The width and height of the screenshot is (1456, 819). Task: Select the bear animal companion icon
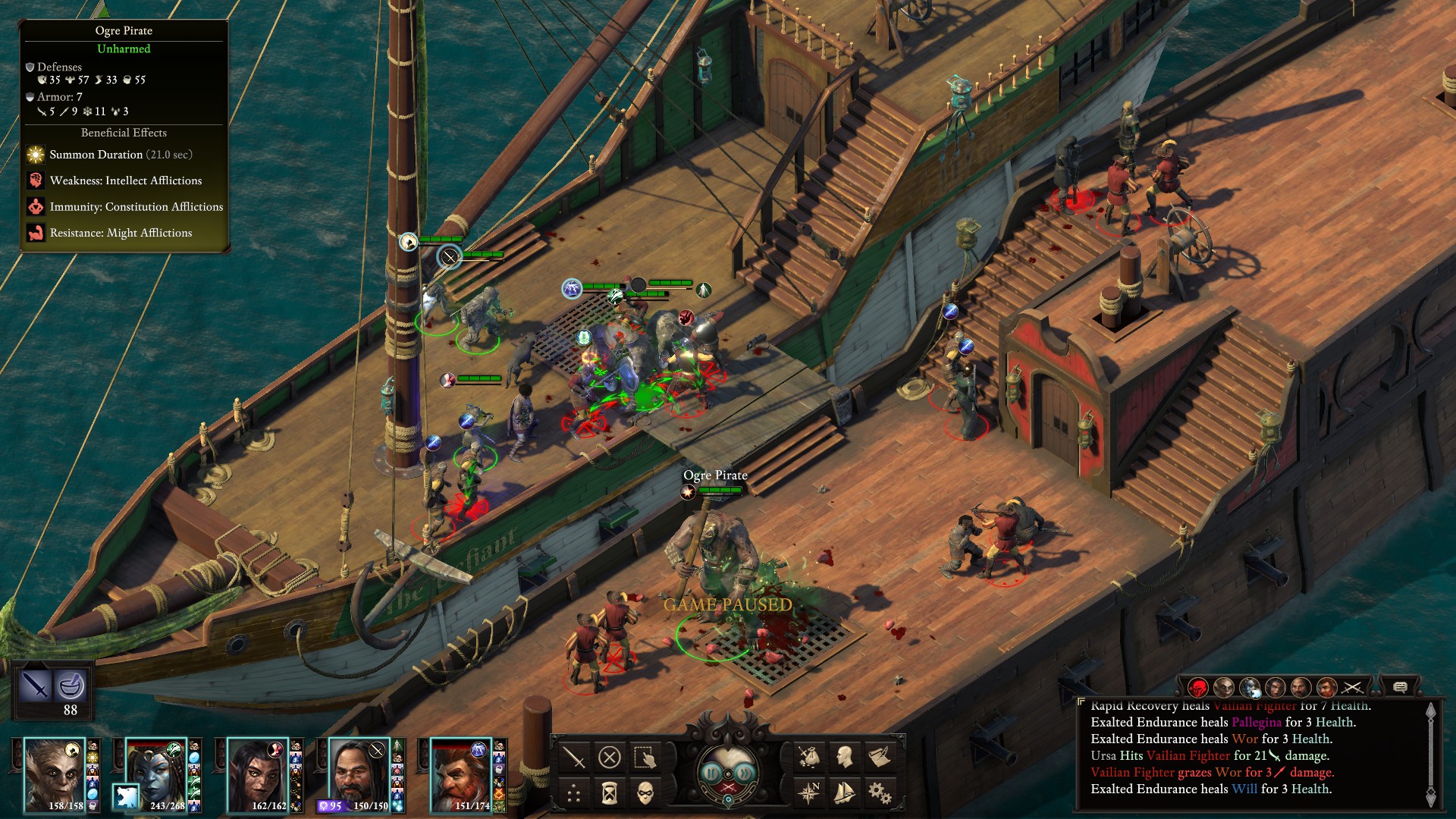[127, 796]
